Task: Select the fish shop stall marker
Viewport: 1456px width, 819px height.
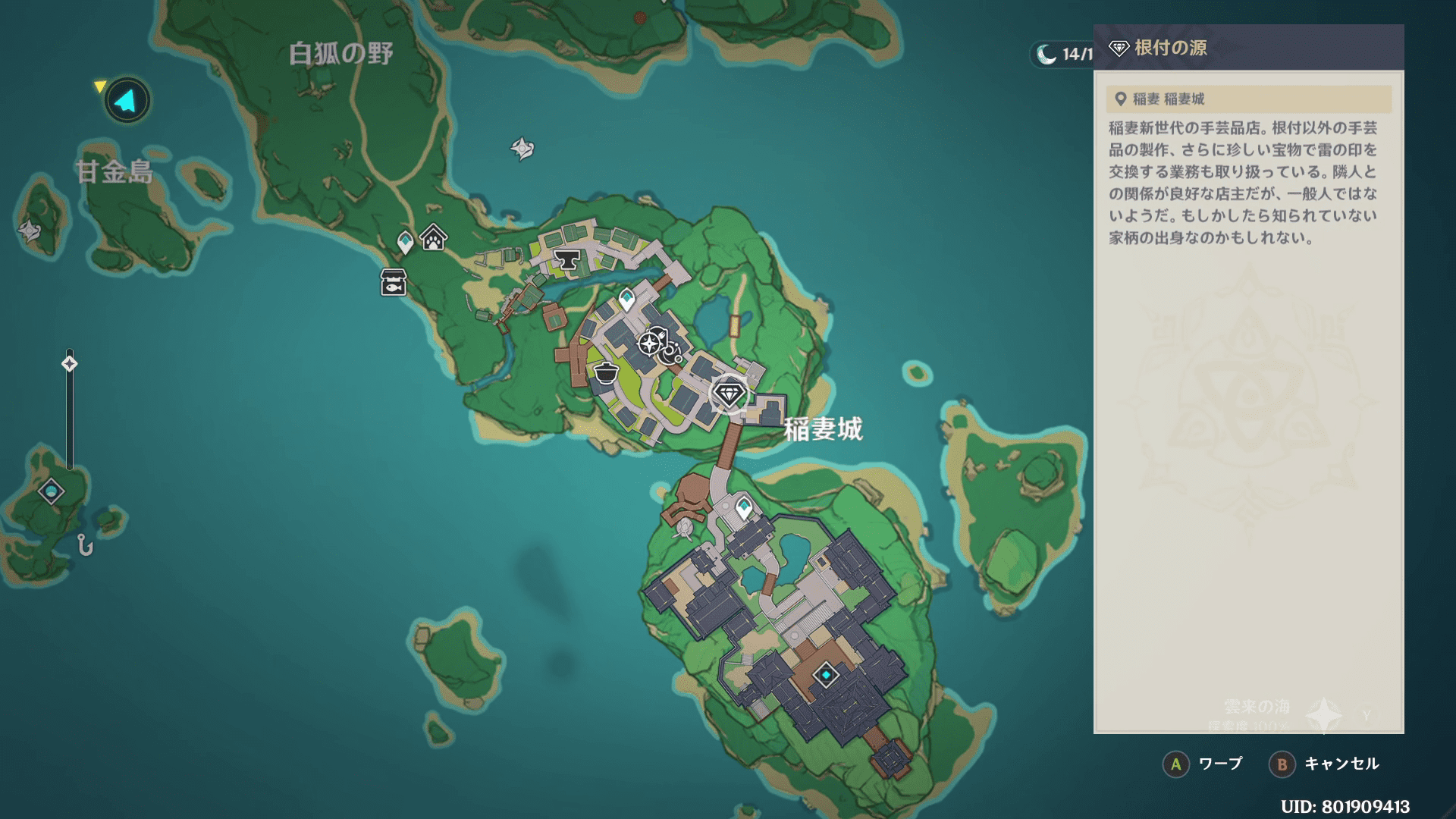Action: tap(393, 282)
